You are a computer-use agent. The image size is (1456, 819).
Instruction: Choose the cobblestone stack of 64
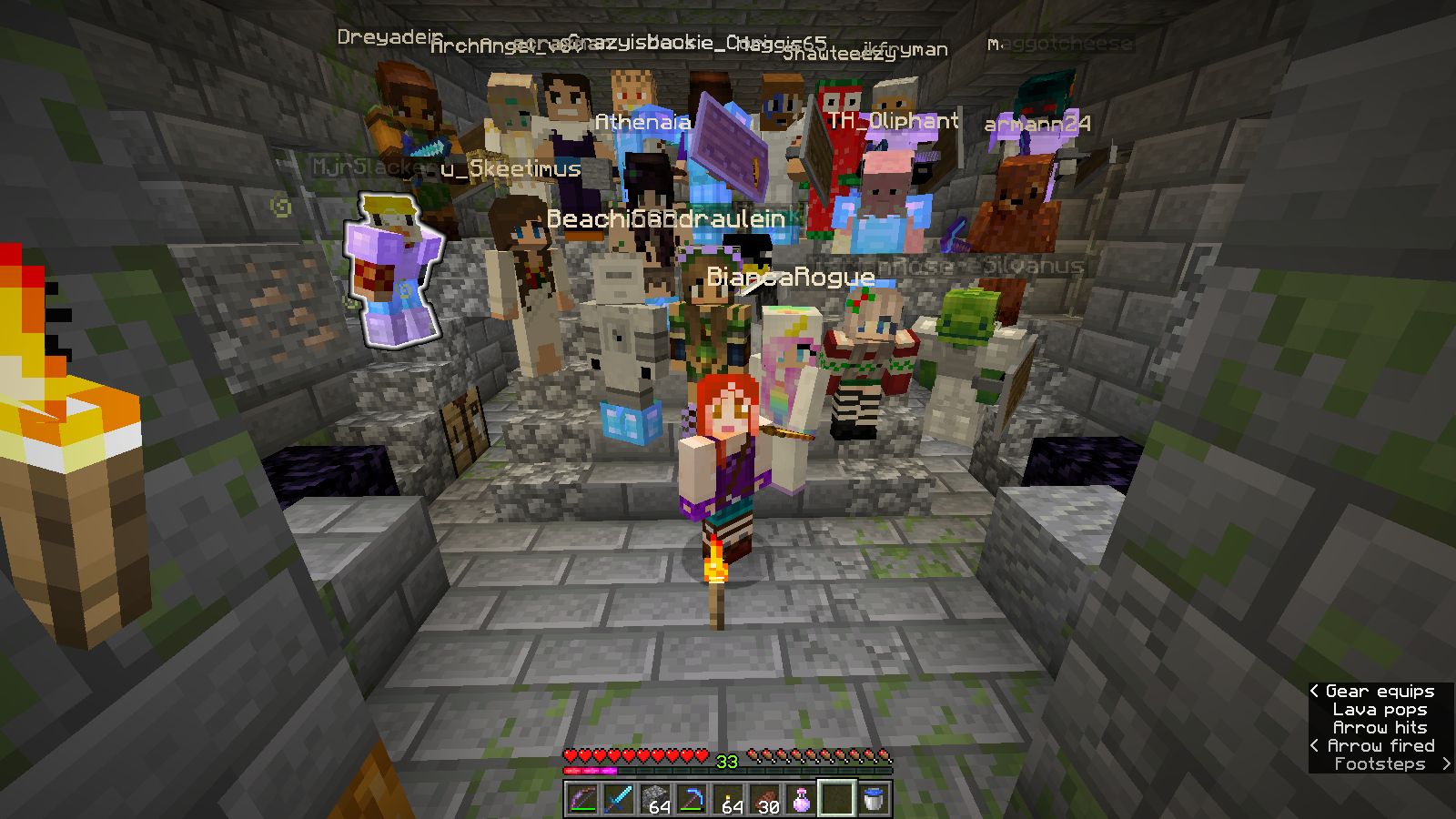click(x=655, y=799)
